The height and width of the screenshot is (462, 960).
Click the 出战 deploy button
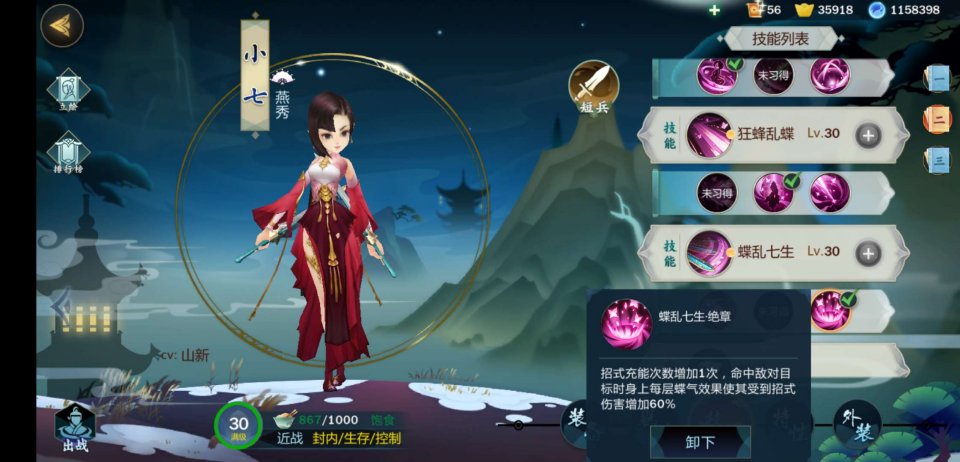point(75,428)
